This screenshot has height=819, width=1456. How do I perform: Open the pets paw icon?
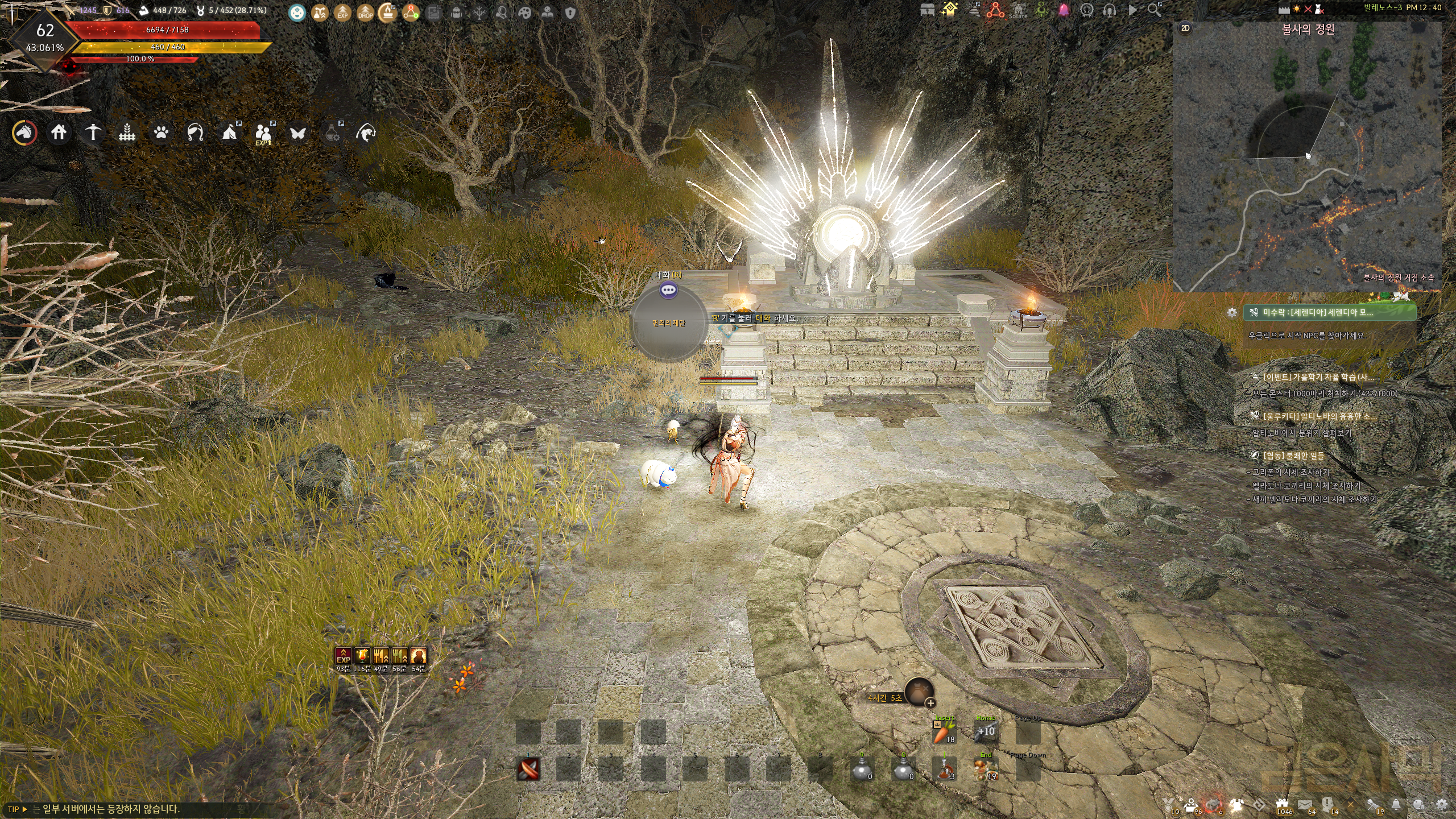click(161, 133)
